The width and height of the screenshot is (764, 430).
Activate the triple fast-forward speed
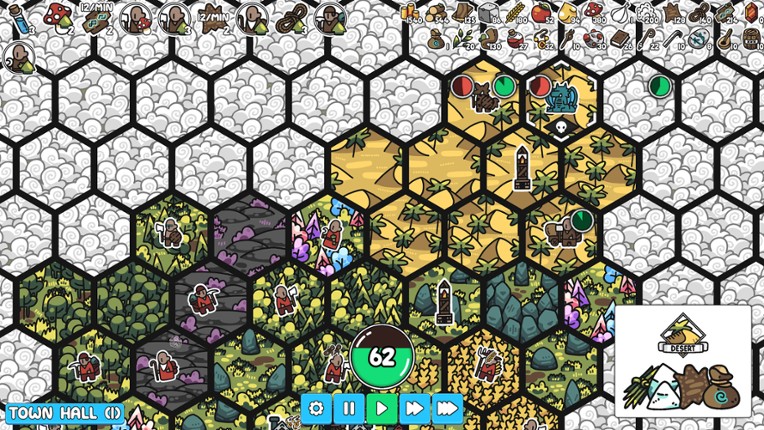(x=447, y=408)
